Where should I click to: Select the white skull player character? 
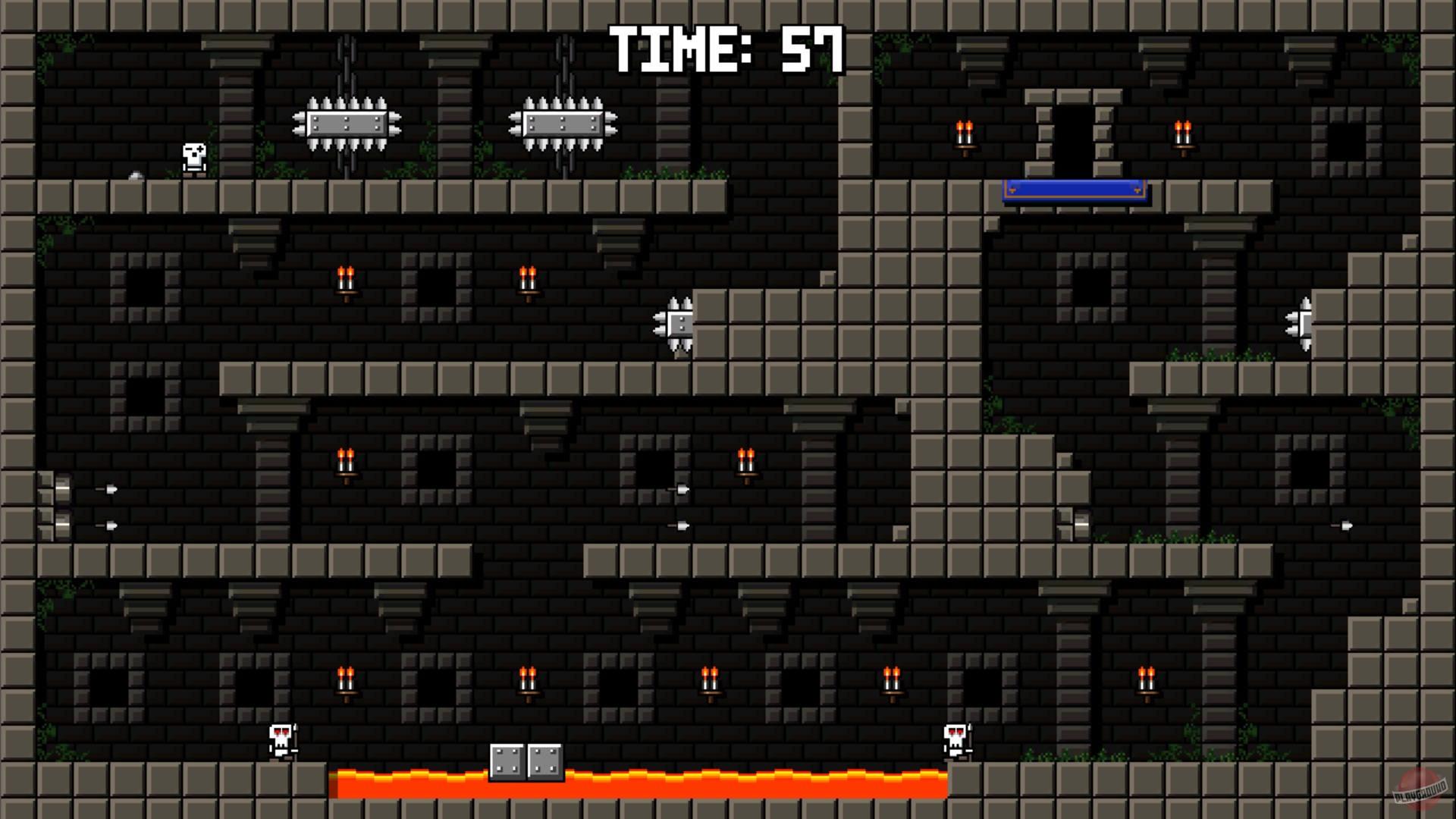click(x=193, y=158)
